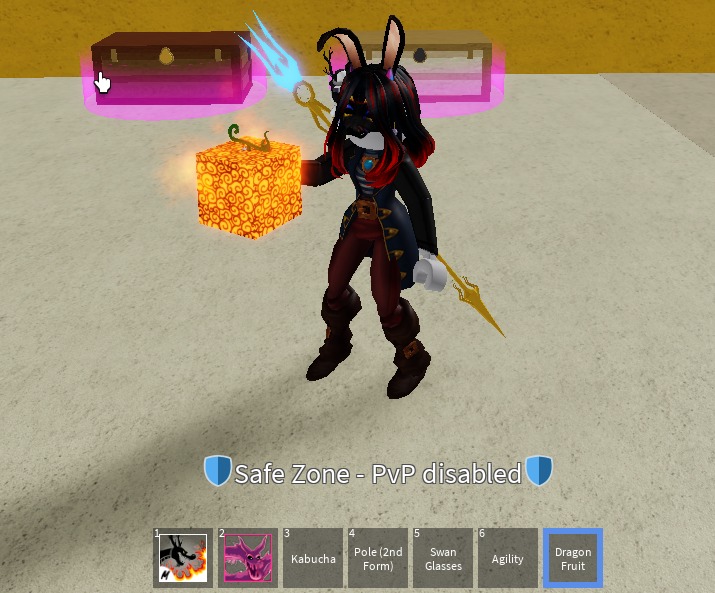
Task: Click the highlighted Dragon Fruit slot
Action: pyautogui.click(x=573, y=558)
